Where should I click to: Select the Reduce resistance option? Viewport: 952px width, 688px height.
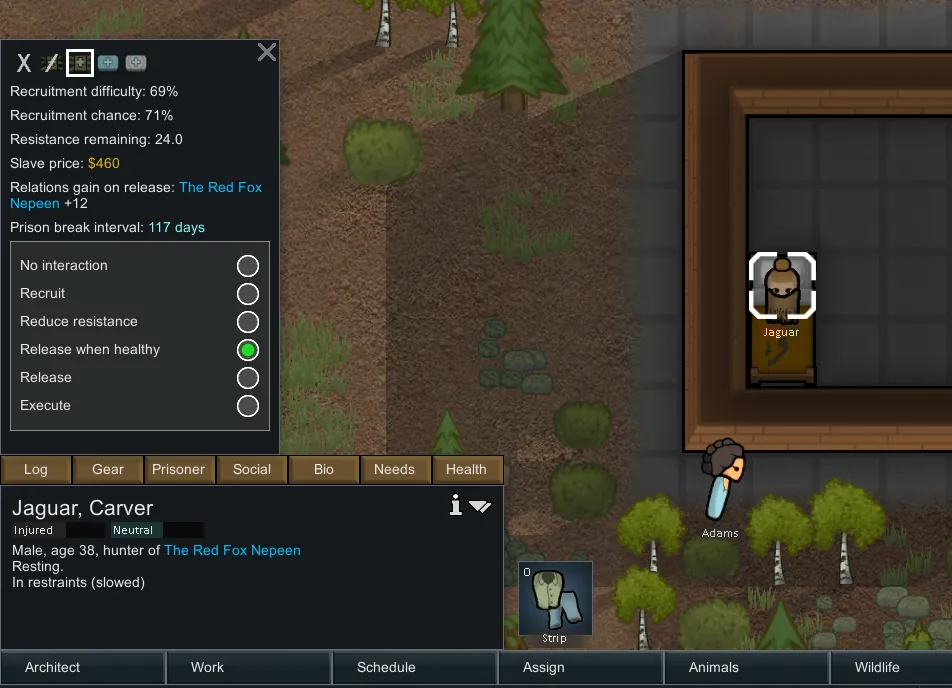point(247,322)
